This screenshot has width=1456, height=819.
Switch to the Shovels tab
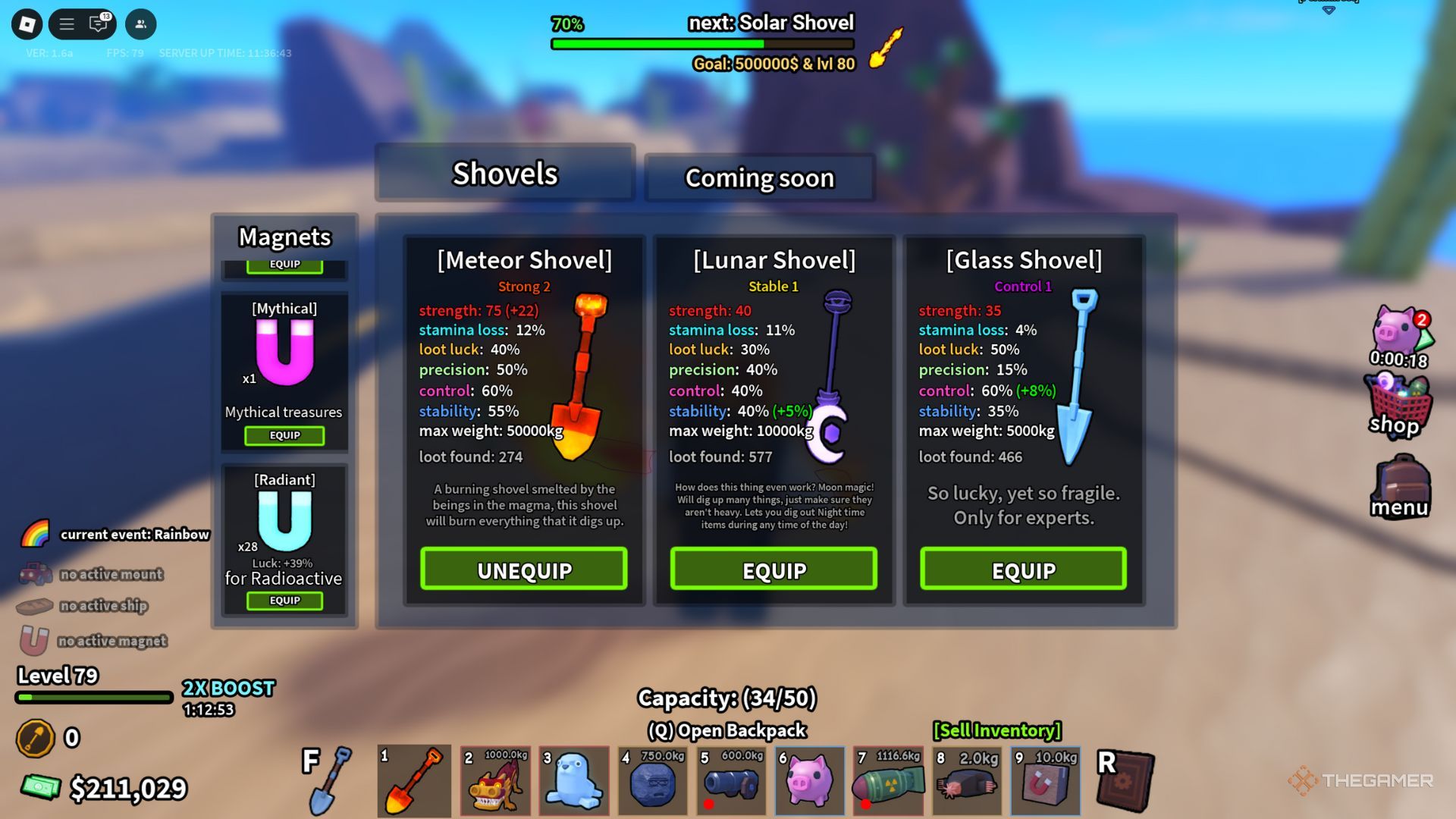click(505, 174)
